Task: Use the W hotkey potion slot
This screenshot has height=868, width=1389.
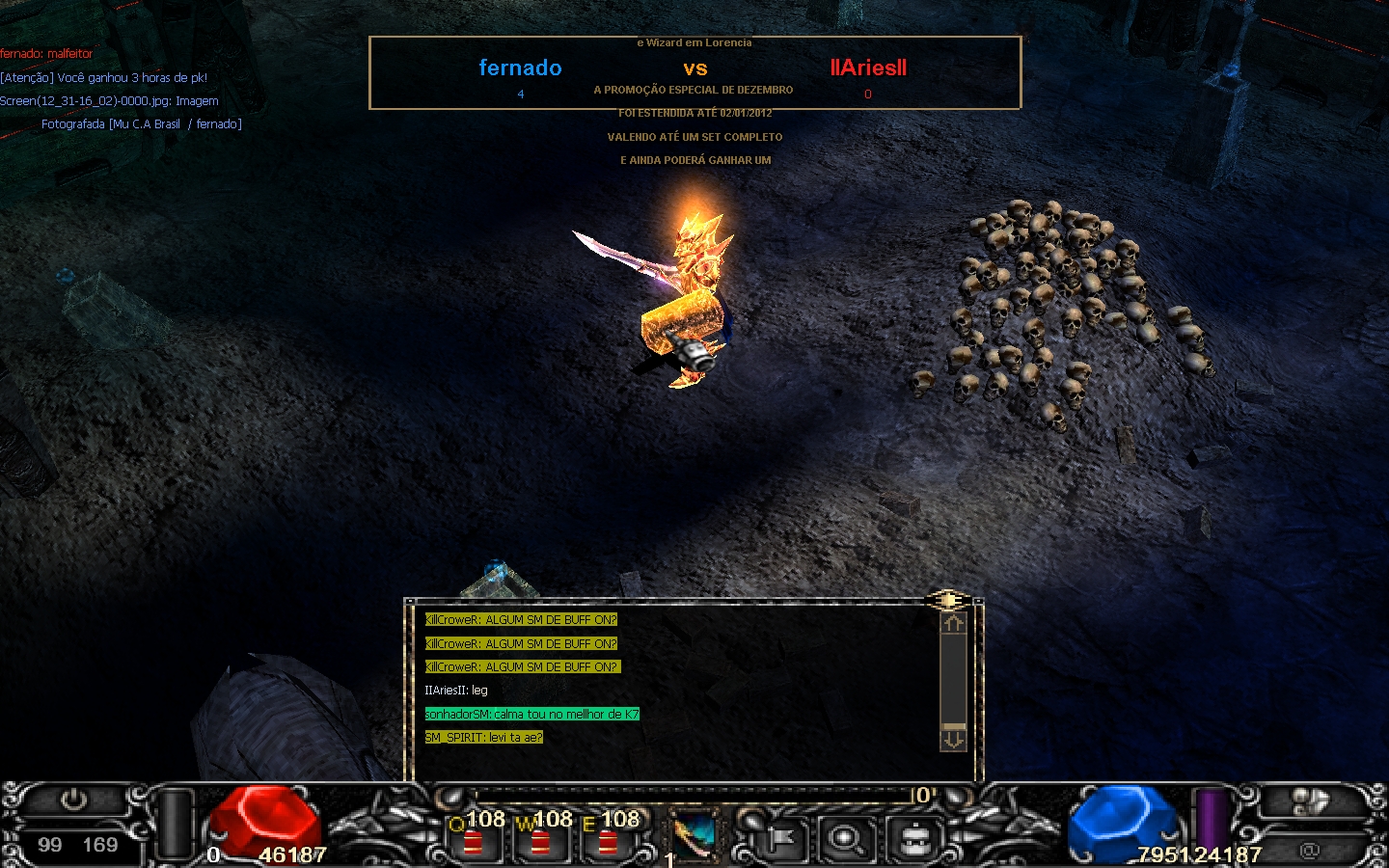Action: tap(541, 837)
